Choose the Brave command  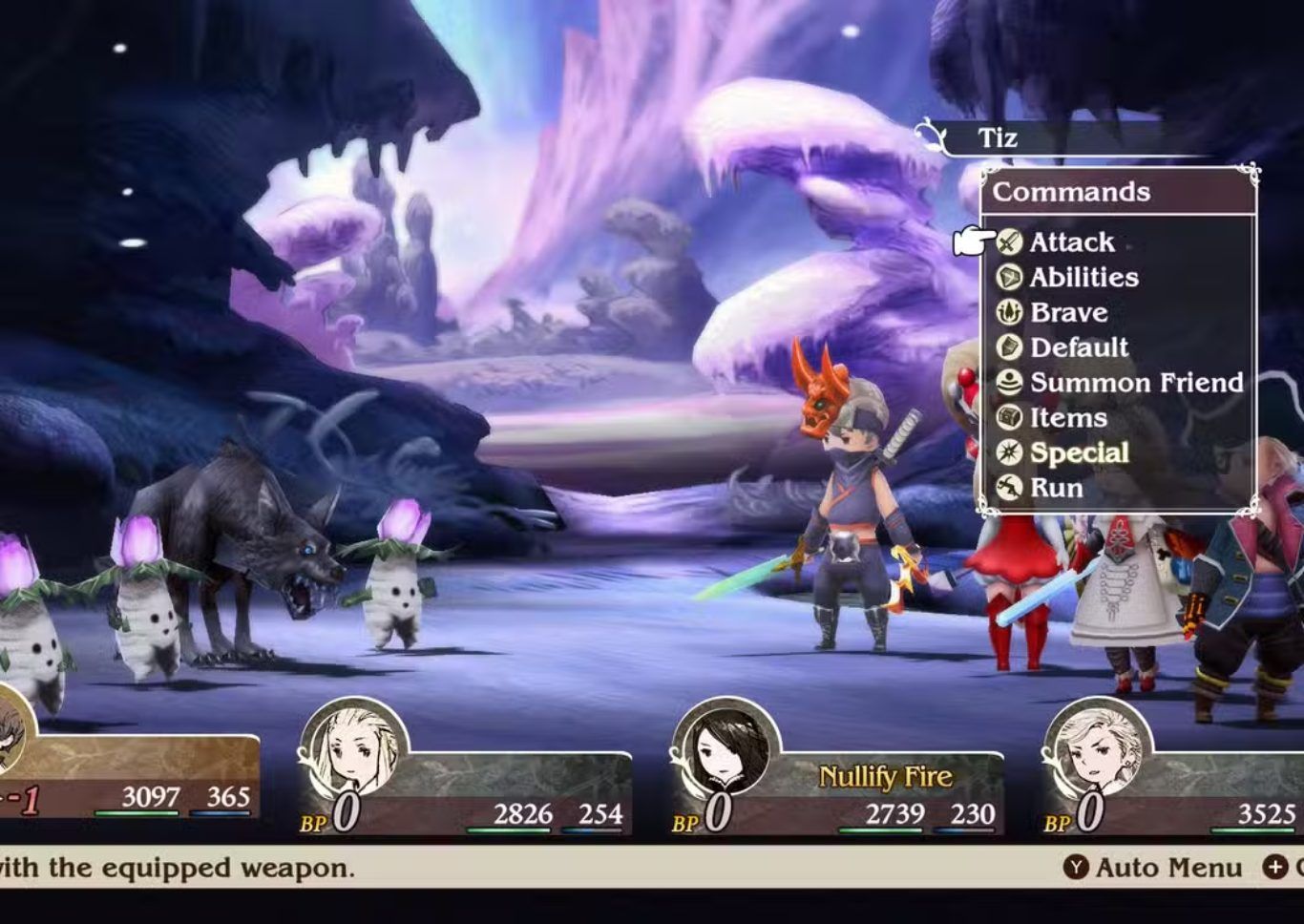click(x=1068, y=313)
